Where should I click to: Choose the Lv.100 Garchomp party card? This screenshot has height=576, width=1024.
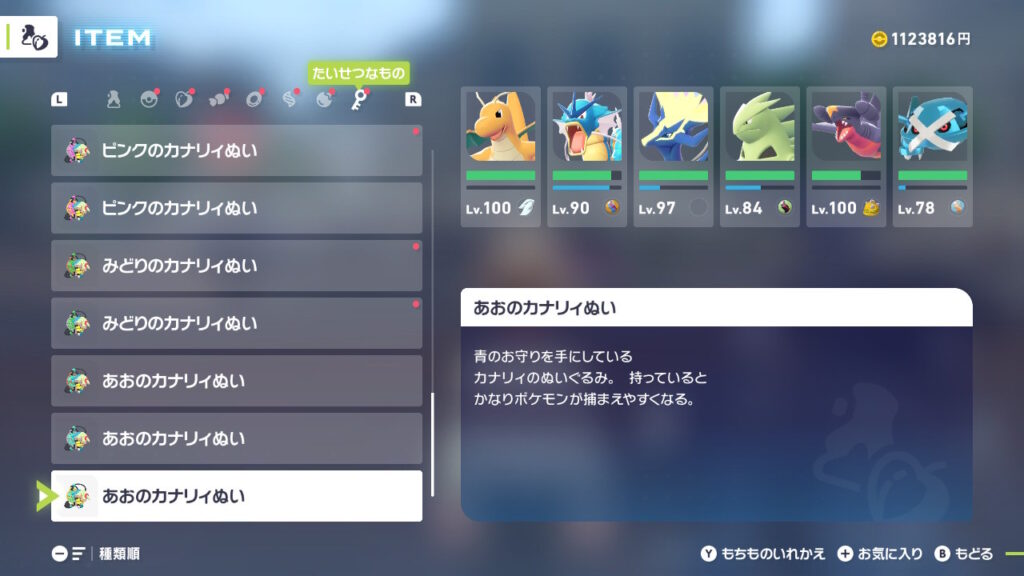846,155
